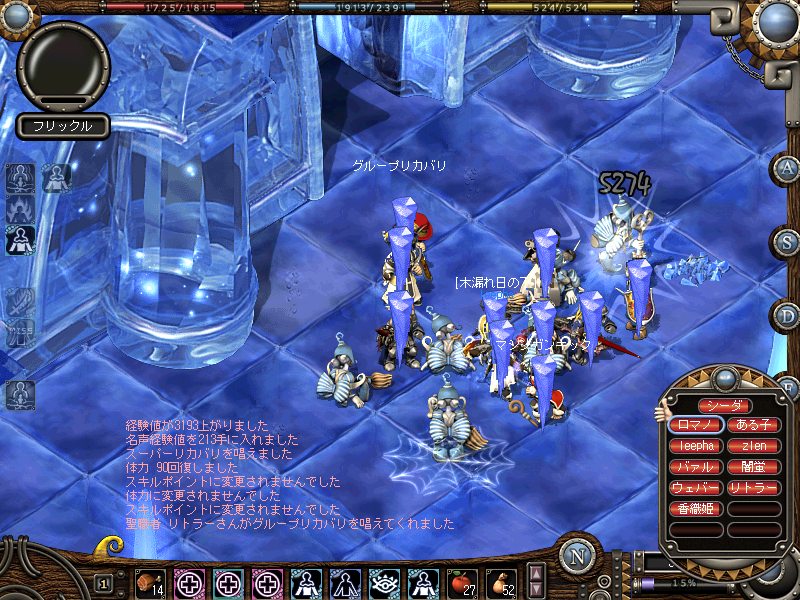Select party member ロマノ
This screenshot has height=600, width=800.
[x=694, y=424]
